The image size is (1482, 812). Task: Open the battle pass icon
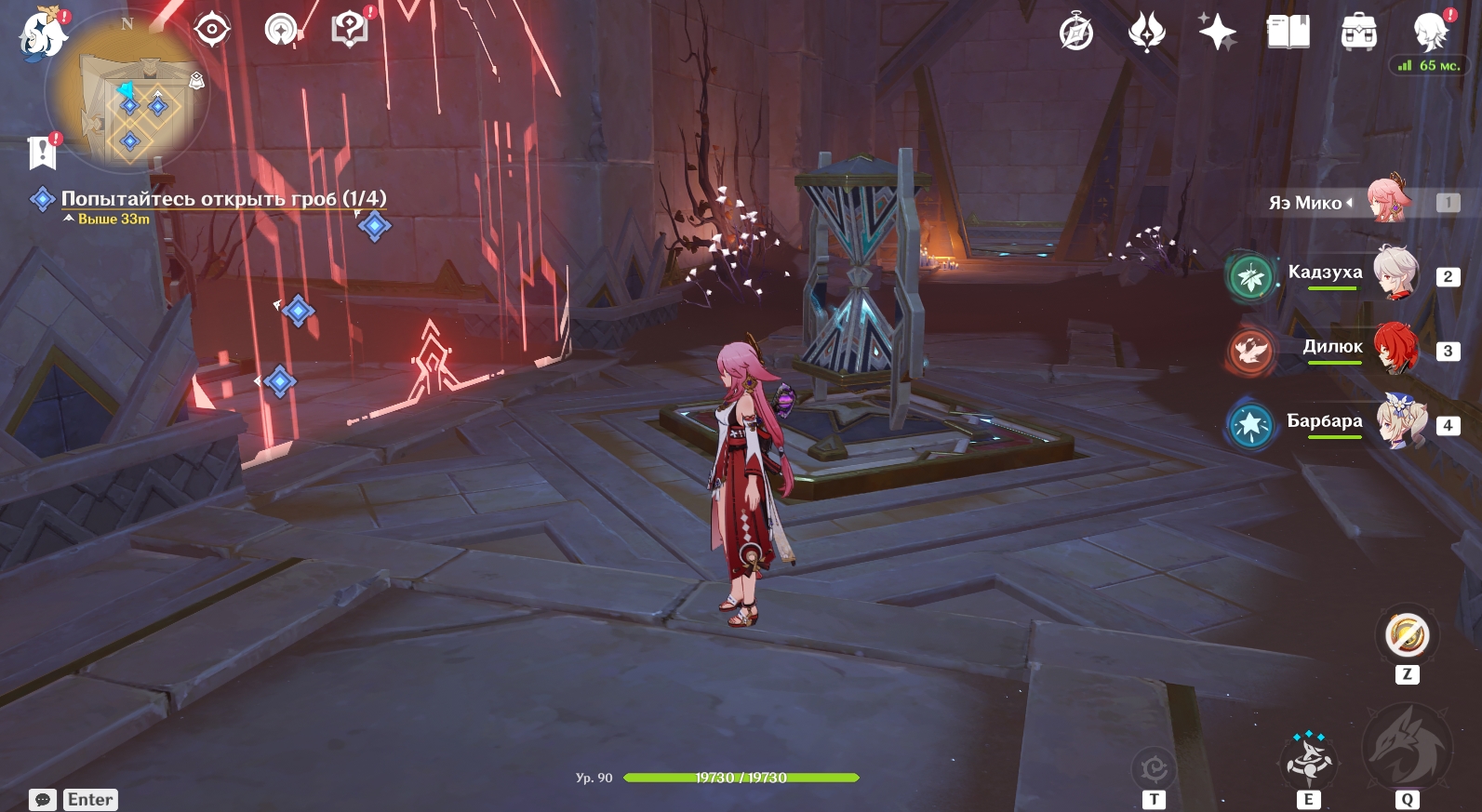[x=1146, y=33]
